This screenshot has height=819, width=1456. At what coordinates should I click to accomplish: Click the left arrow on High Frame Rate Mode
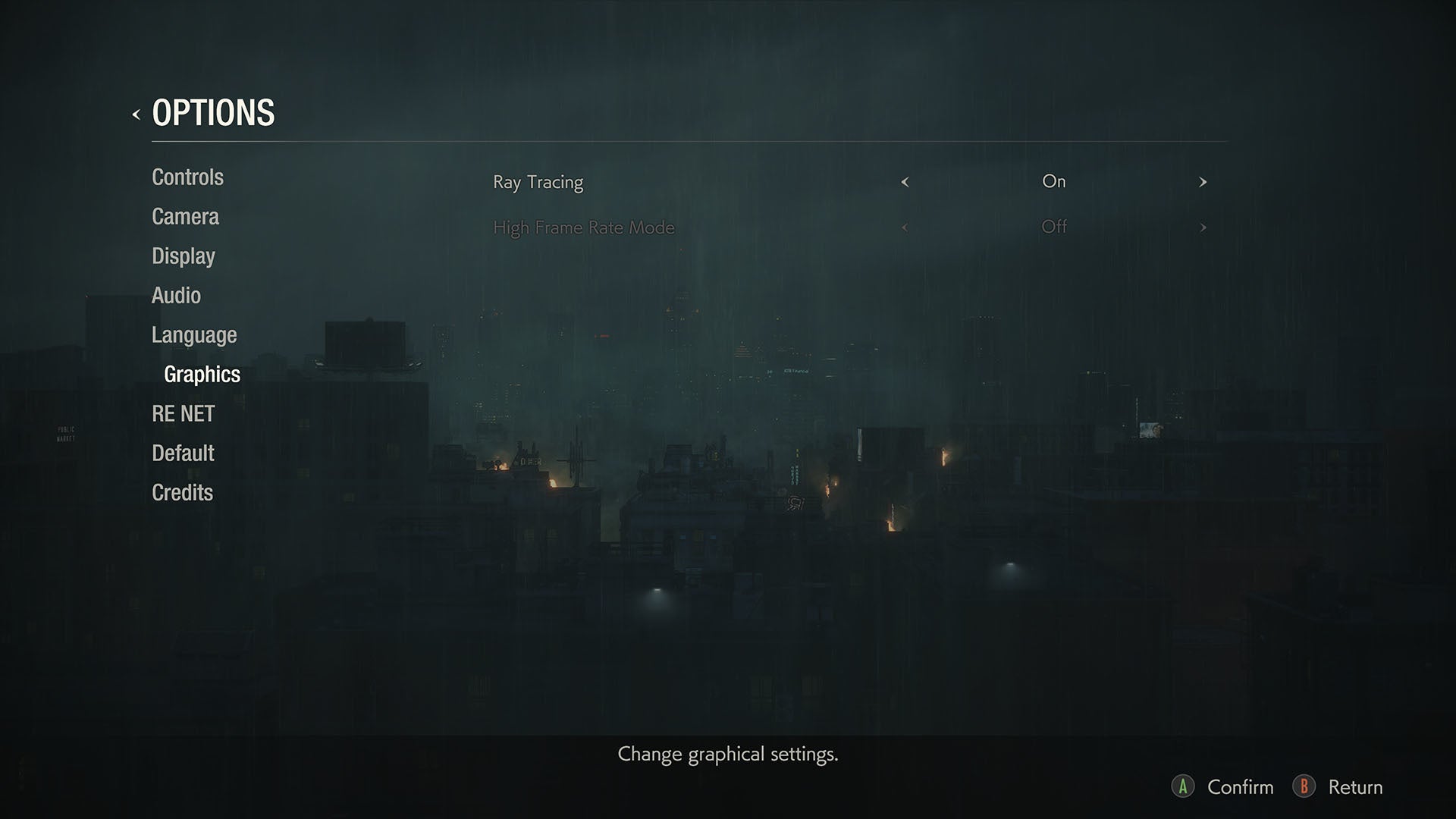tap(905, 227)
